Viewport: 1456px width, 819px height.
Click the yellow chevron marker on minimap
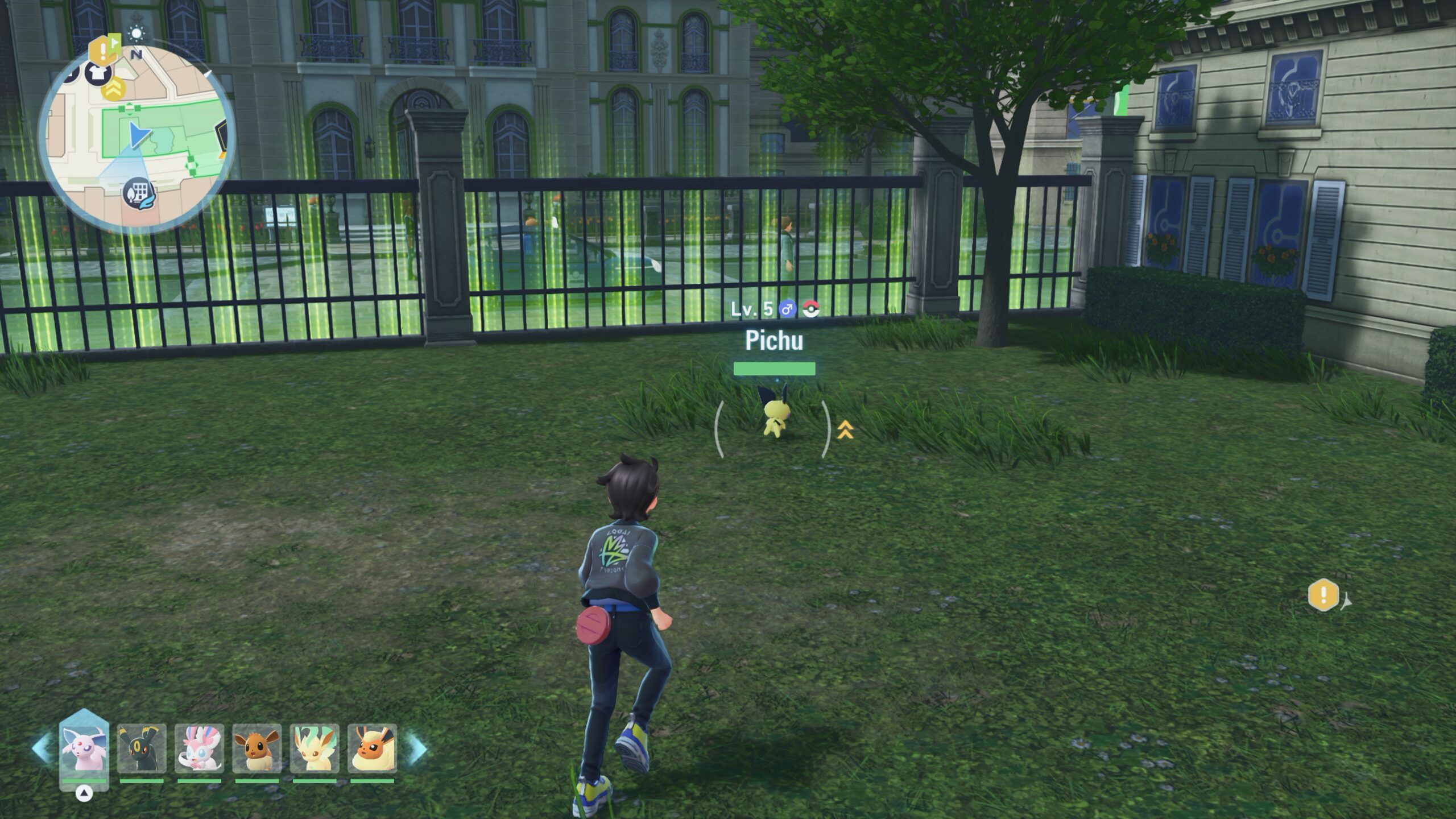tap(113, 89)
